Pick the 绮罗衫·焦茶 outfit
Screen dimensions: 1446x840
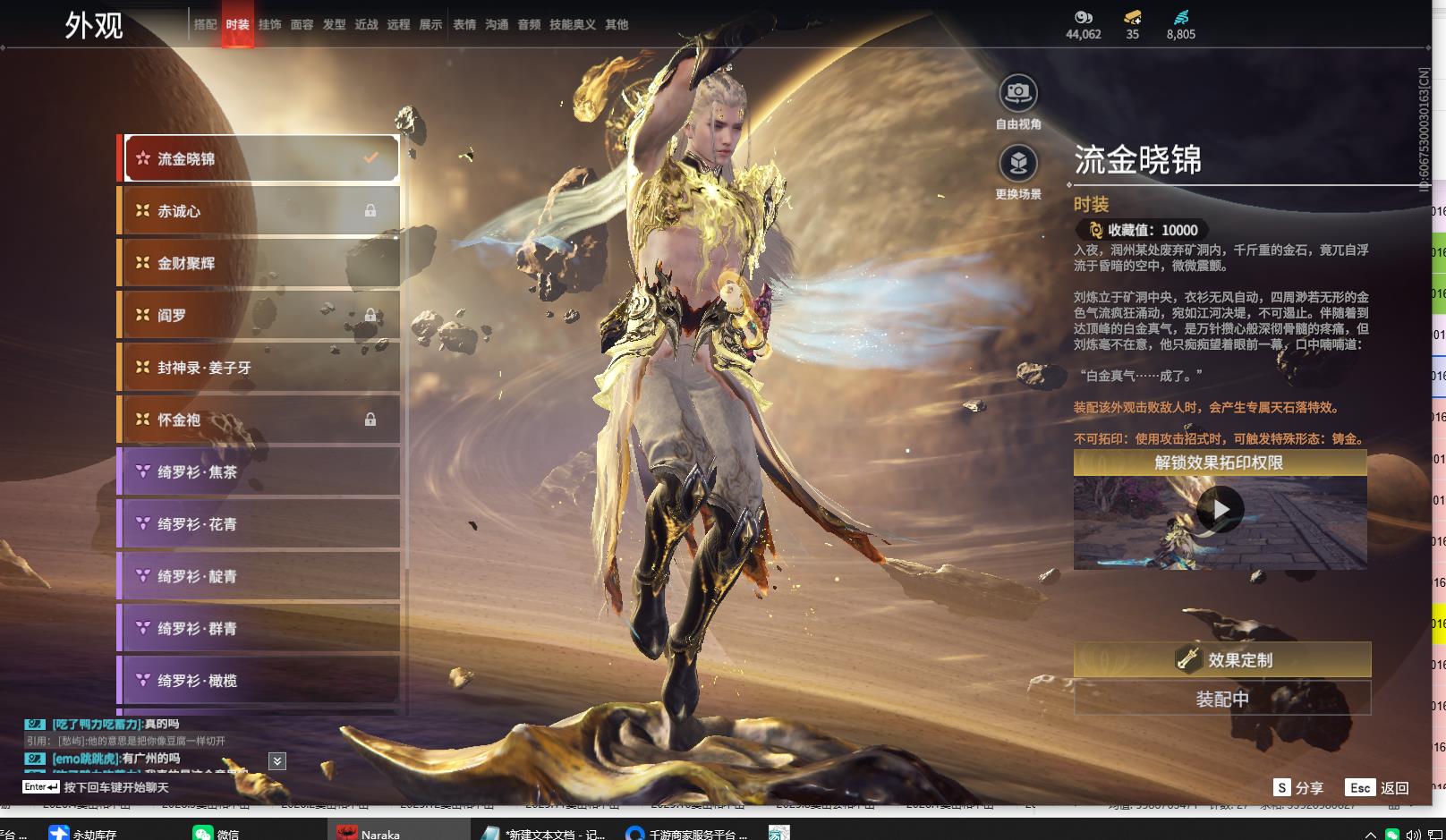click(x=259, y=471)
